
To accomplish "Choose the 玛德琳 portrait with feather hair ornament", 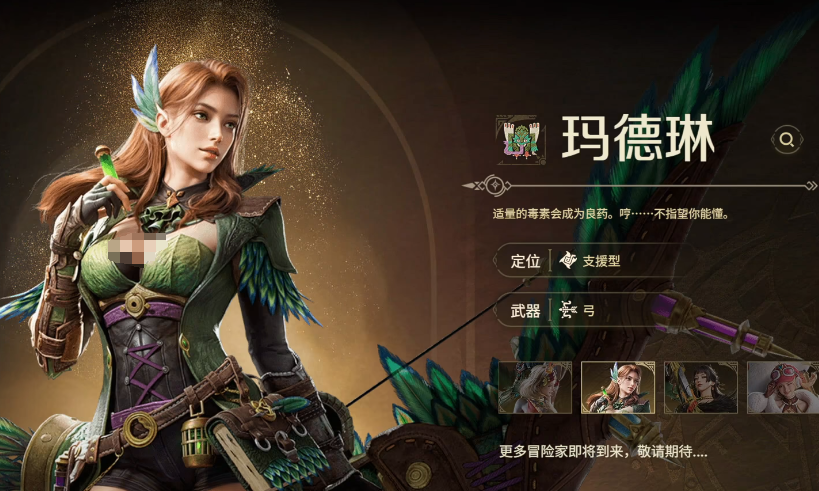I will click(618, 387).
